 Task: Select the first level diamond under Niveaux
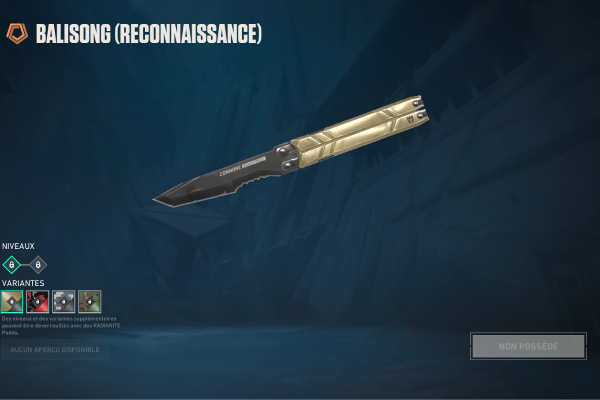[12, 265]
